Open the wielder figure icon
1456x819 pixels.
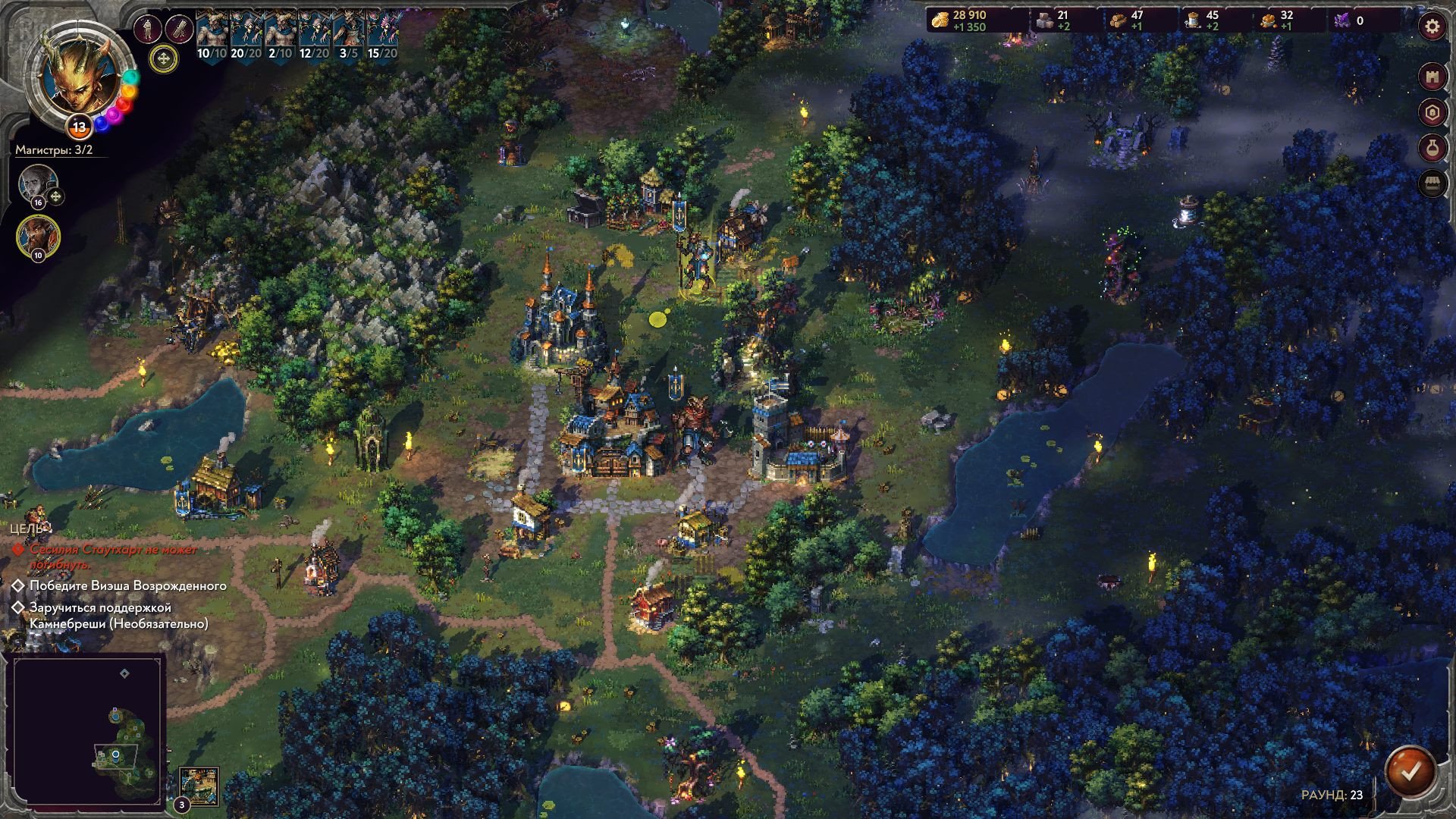pos(148,29)
